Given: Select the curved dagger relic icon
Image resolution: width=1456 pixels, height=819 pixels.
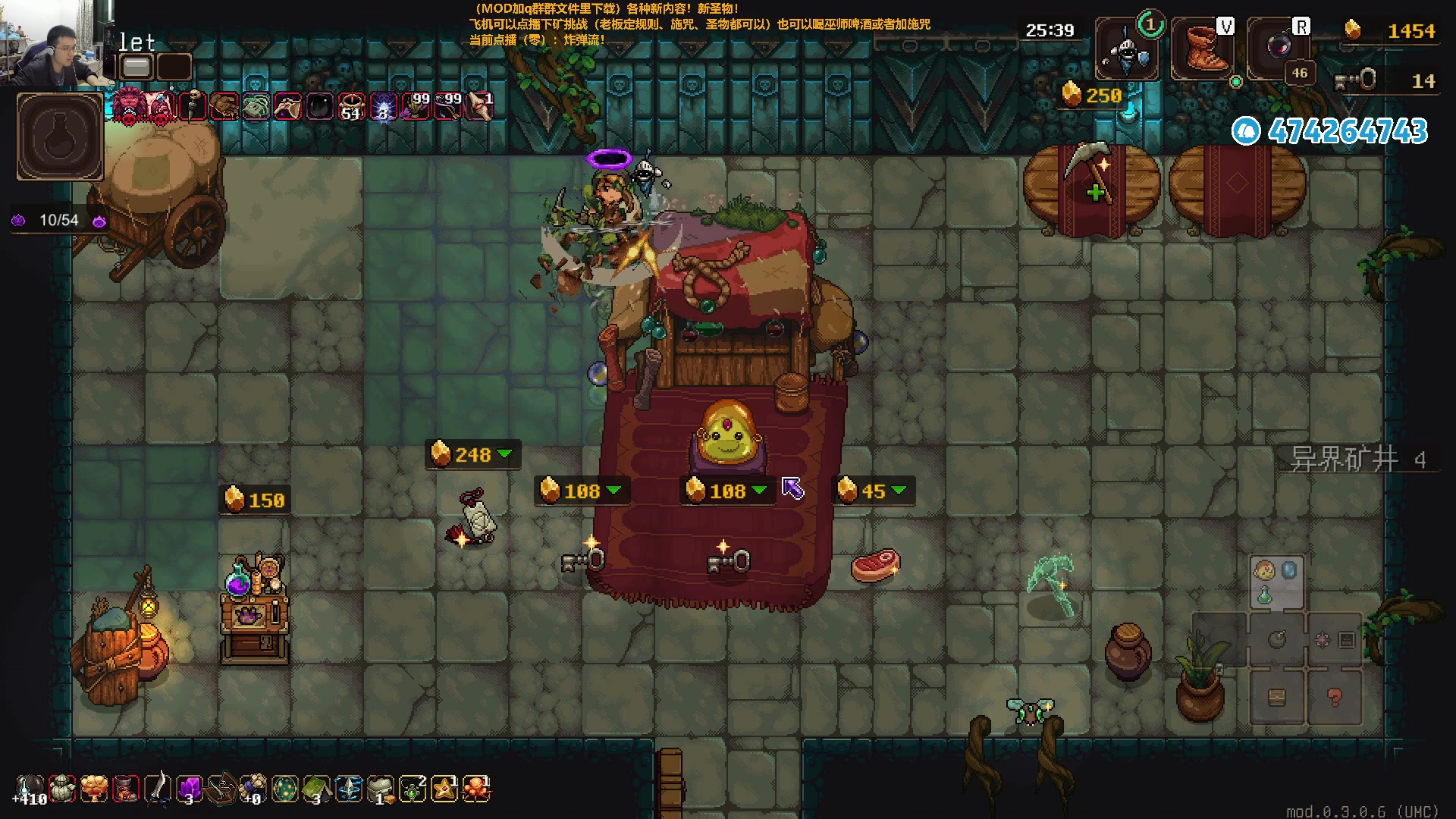Looking at the screenshot, I should (157, 789).
